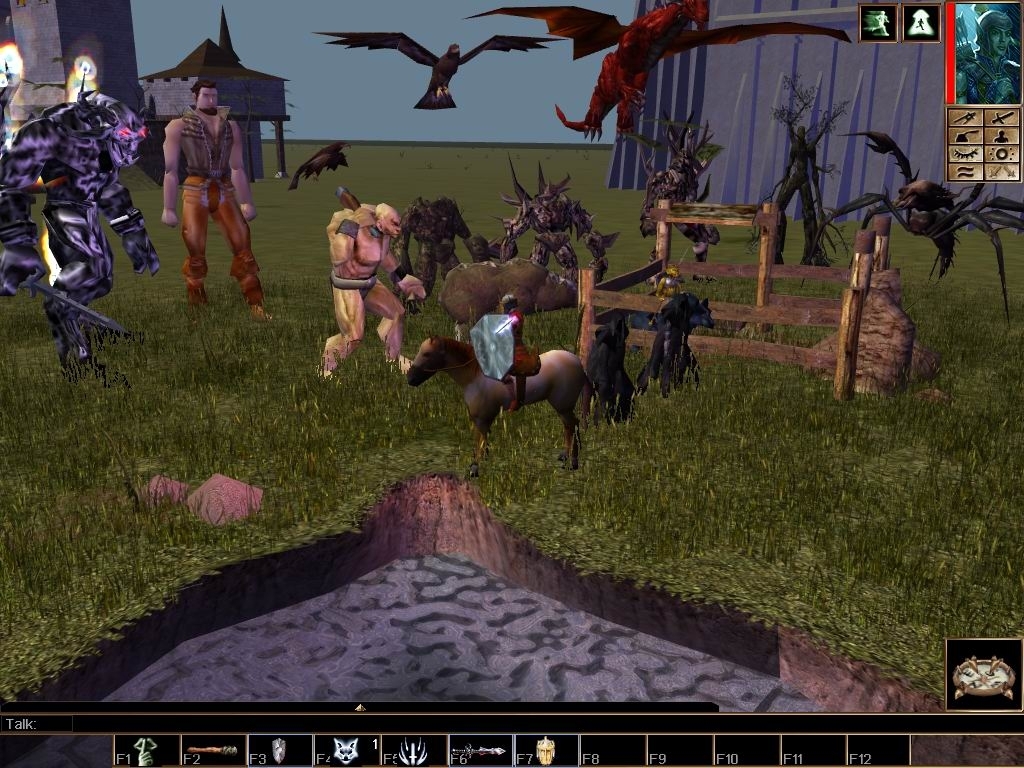Activate the F5 quickbar ability
Image resolution: width=1024 pixels, height=768 pixels.
coord(413,751)
